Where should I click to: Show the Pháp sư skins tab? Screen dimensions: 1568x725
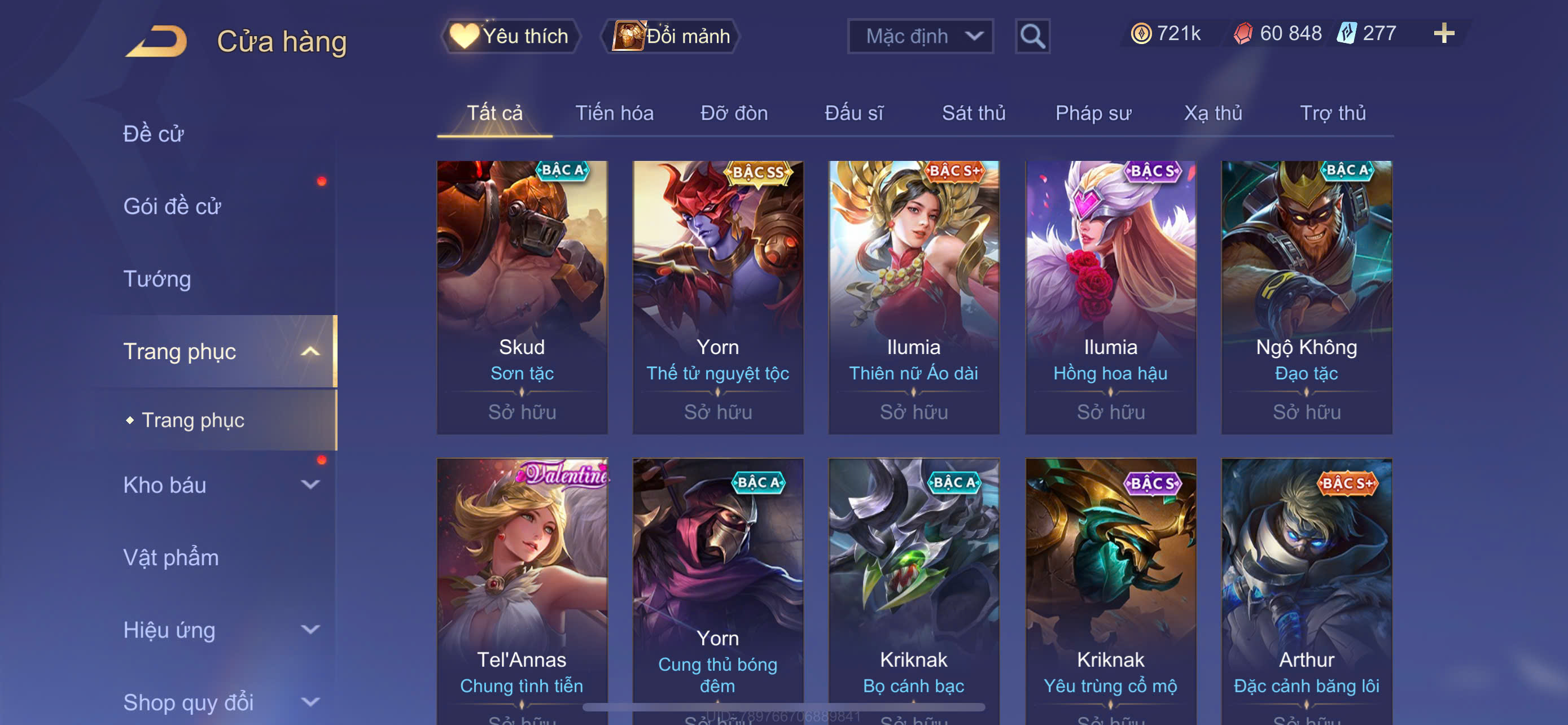tap(1093, 113)
